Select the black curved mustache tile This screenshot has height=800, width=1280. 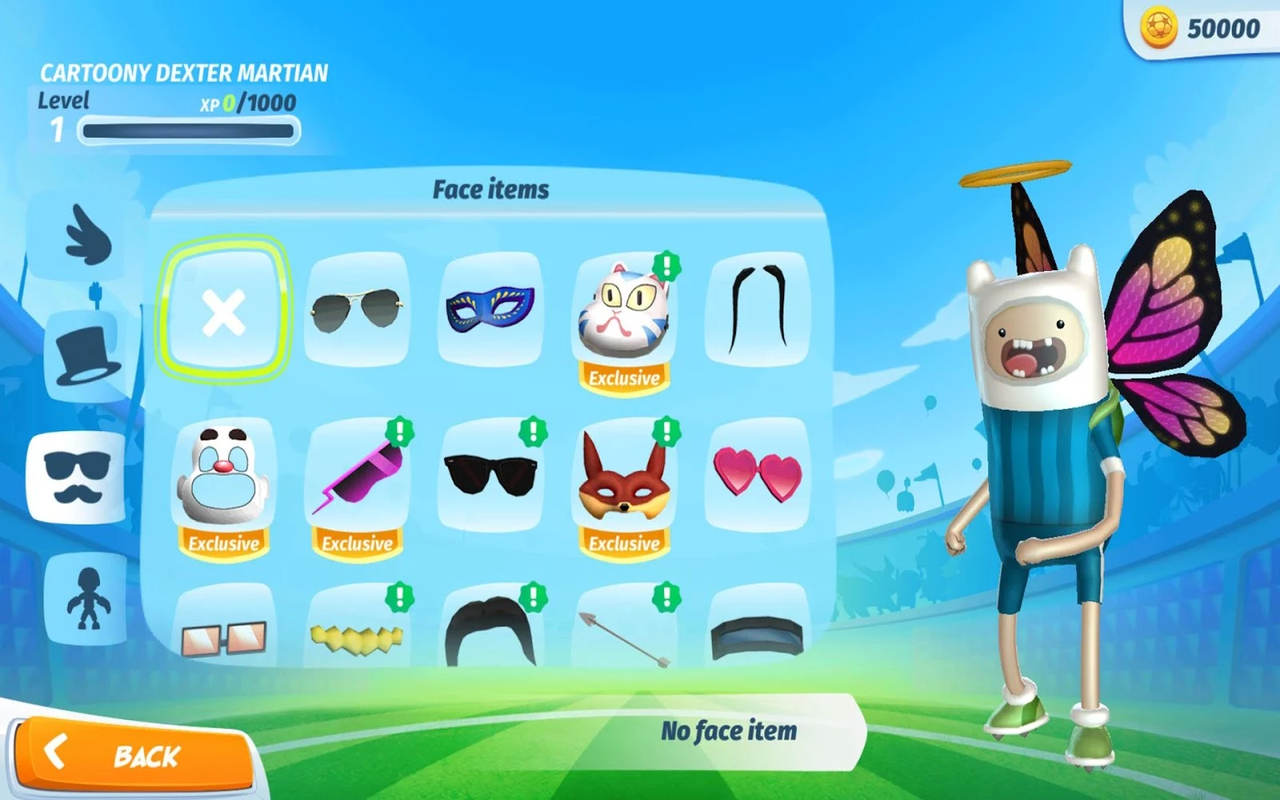490,630
